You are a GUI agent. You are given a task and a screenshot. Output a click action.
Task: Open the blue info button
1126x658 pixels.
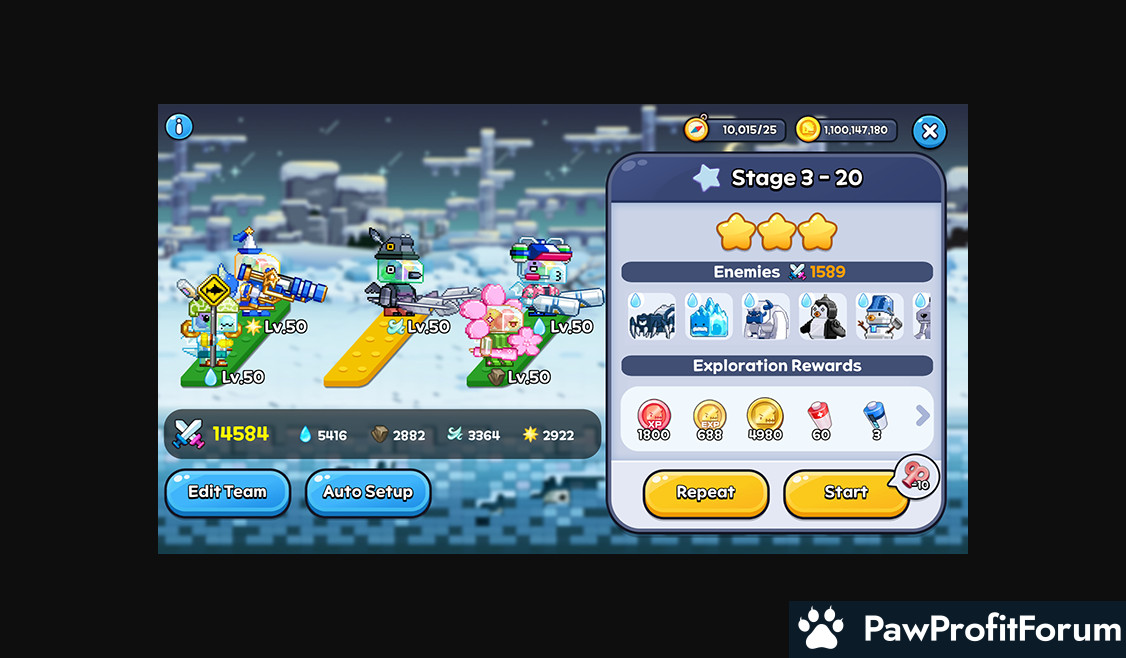(179, 127)
